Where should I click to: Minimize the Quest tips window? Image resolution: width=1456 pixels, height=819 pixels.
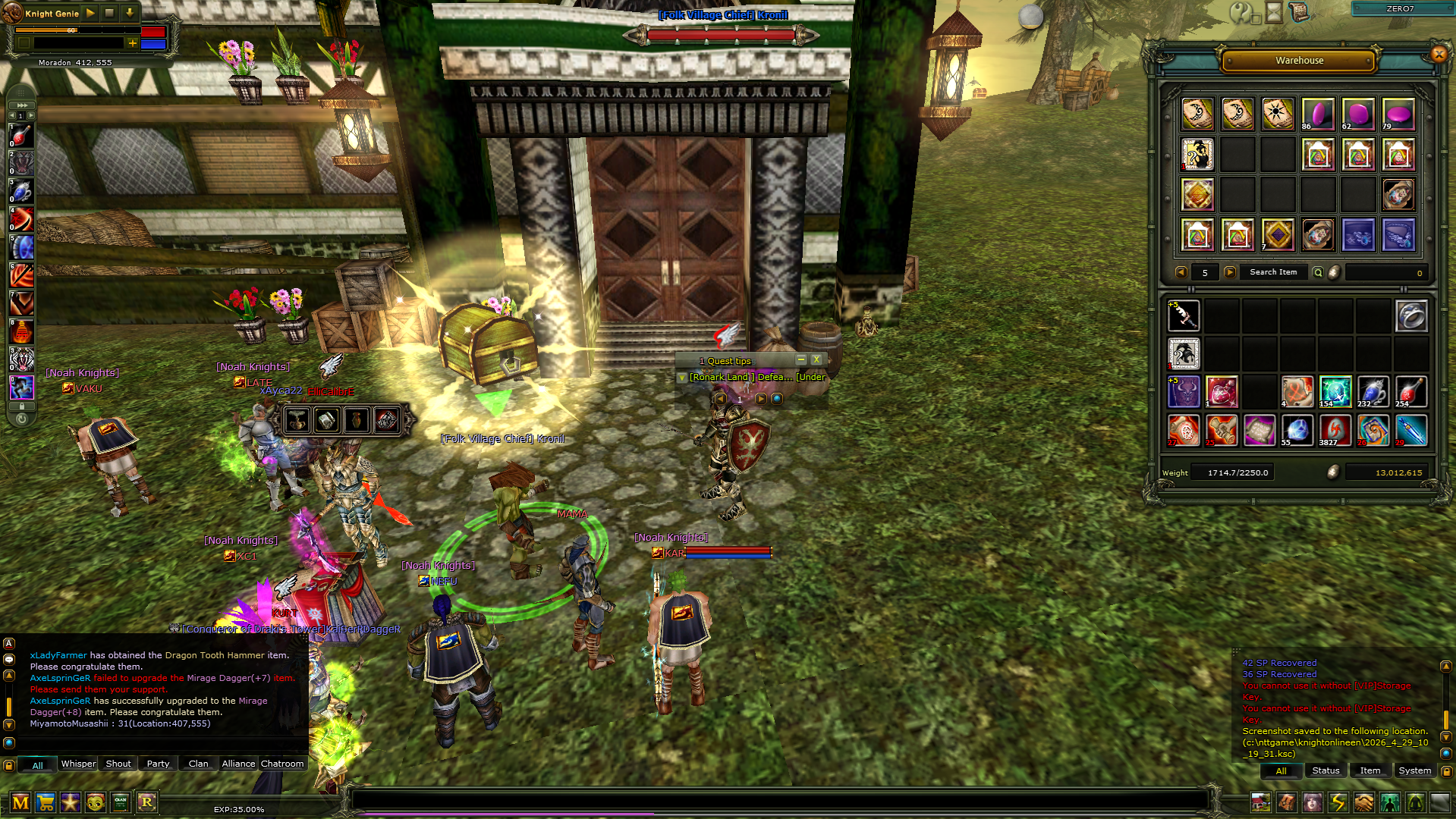pyautogui.click(x=801, y=359)
